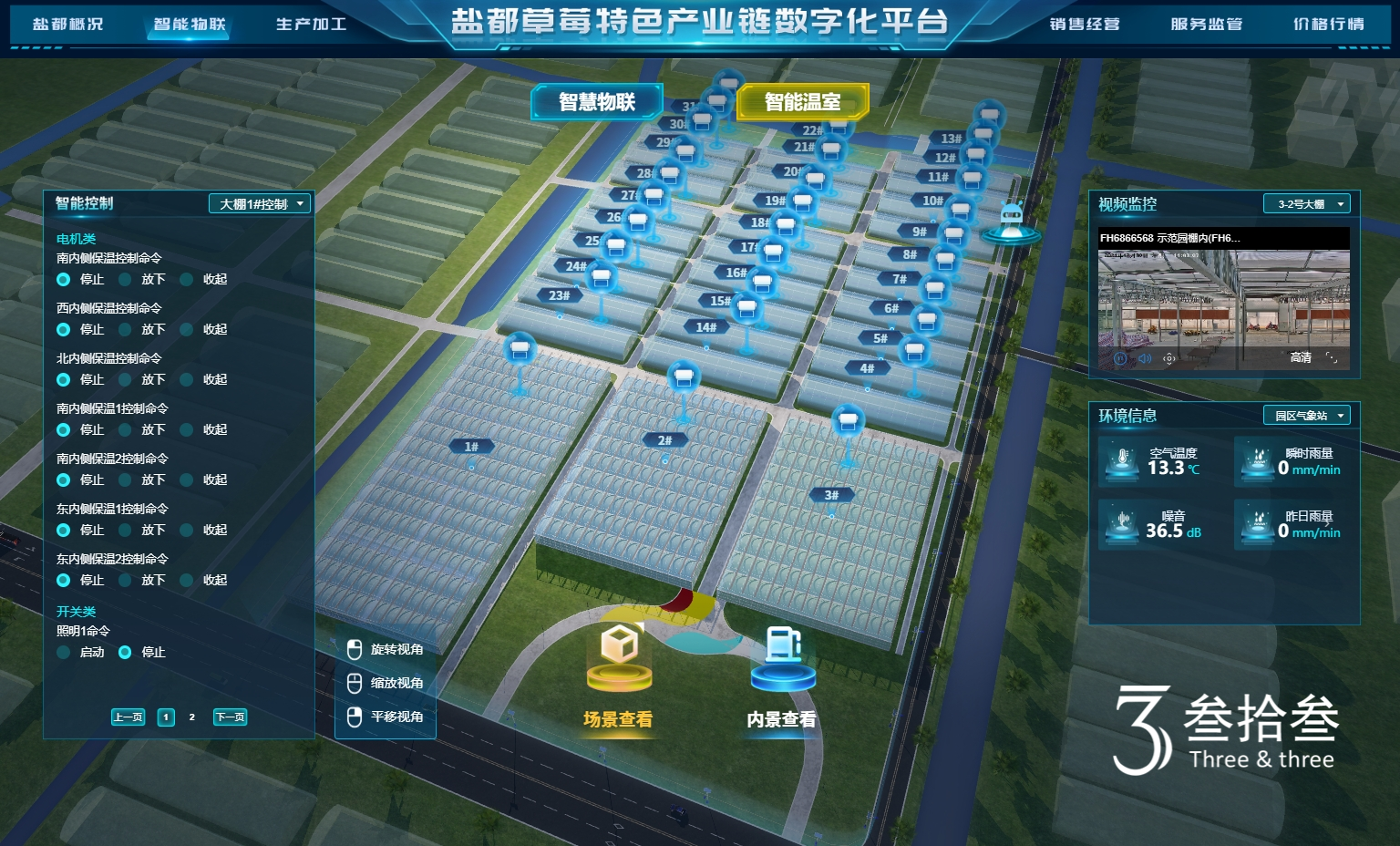Click the rotate view (旋转视角) mouse icon

355,648
